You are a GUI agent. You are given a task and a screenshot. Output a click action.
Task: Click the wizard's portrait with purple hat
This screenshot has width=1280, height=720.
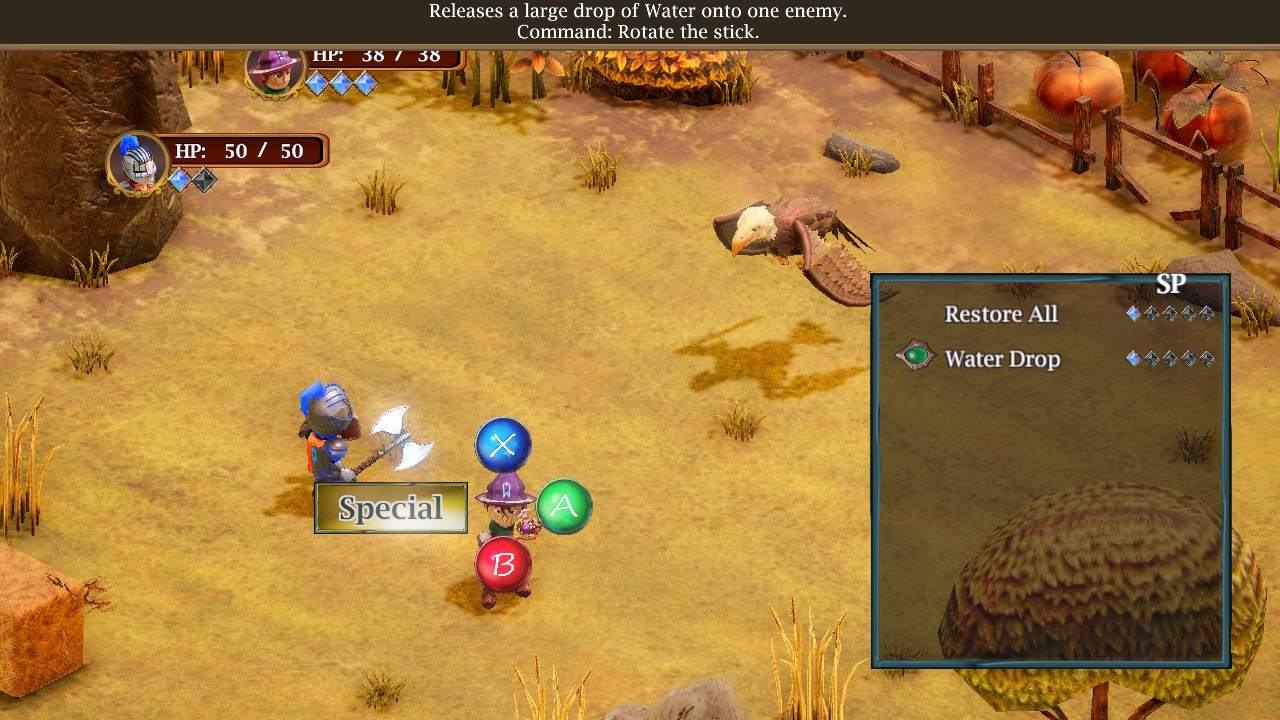coord(275,72)
